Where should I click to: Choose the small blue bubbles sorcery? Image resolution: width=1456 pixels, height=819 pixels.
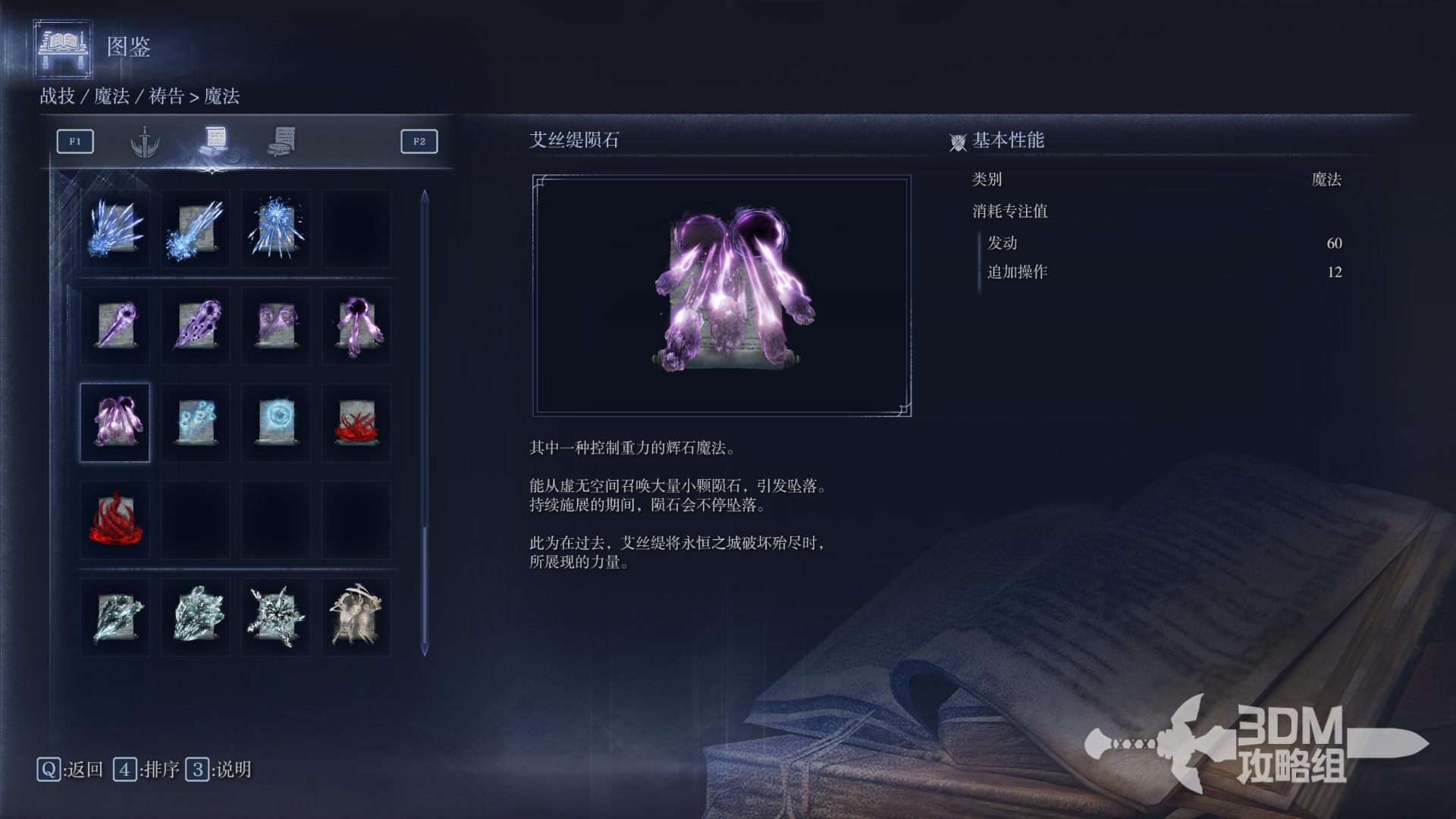(x=196, y=422)
